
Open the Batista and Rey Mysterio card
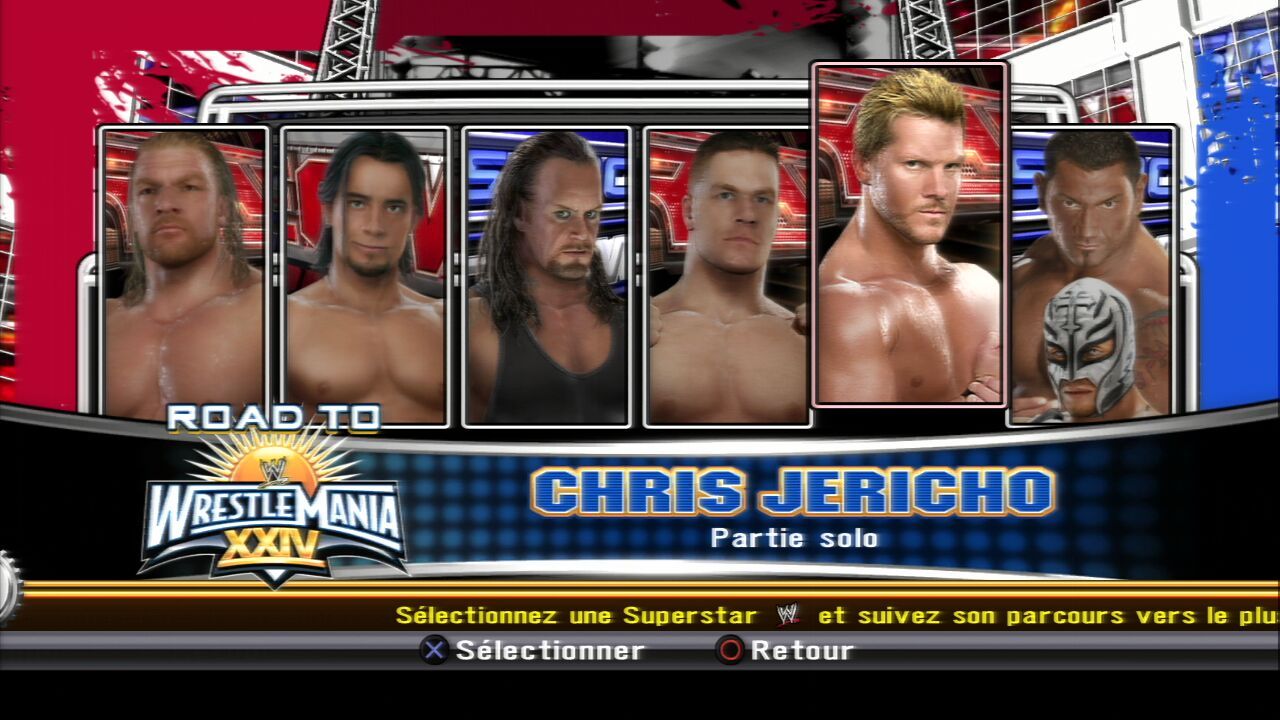tap(1091, 275)
